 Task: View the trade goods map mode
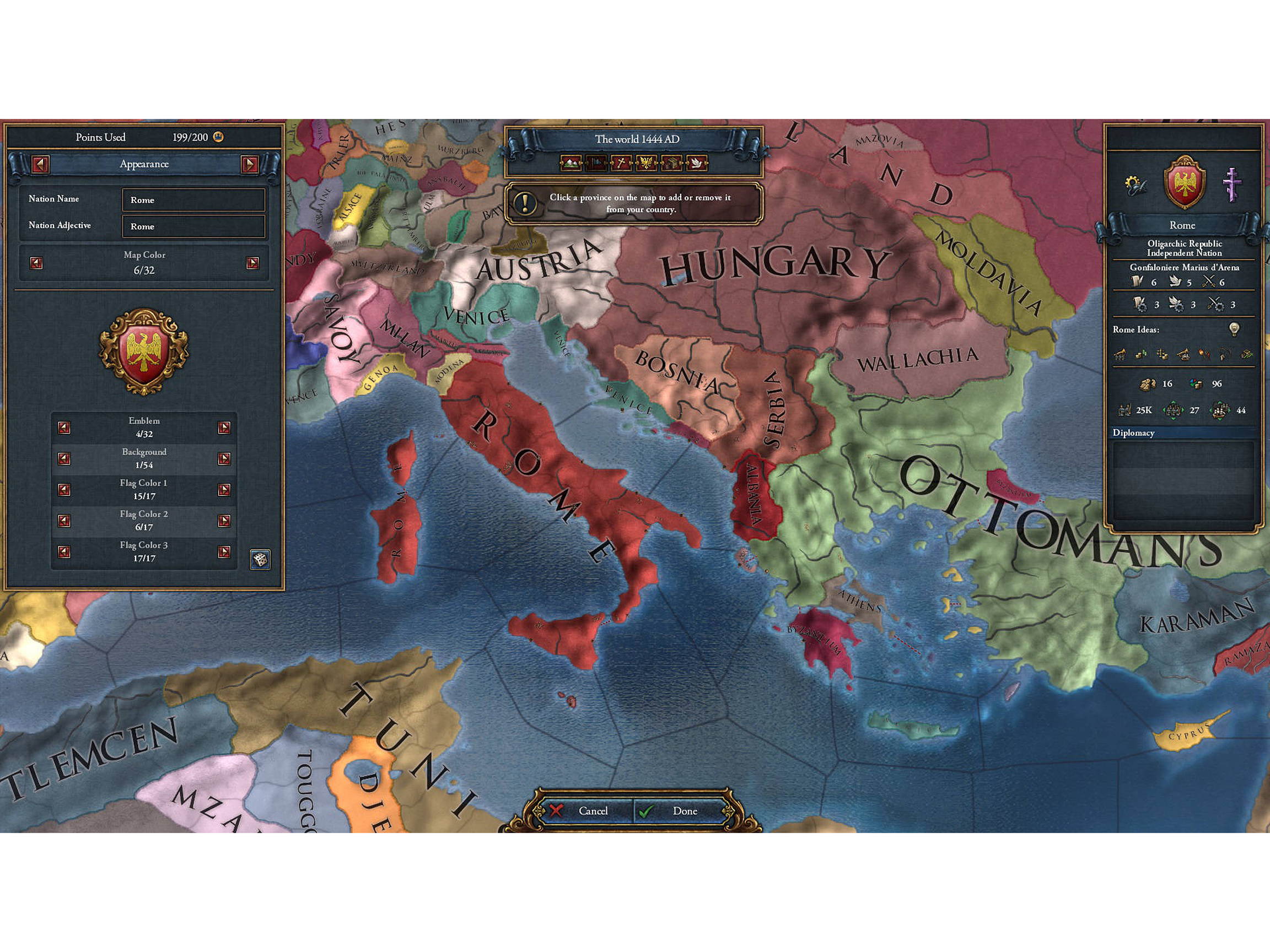[672, 164]
